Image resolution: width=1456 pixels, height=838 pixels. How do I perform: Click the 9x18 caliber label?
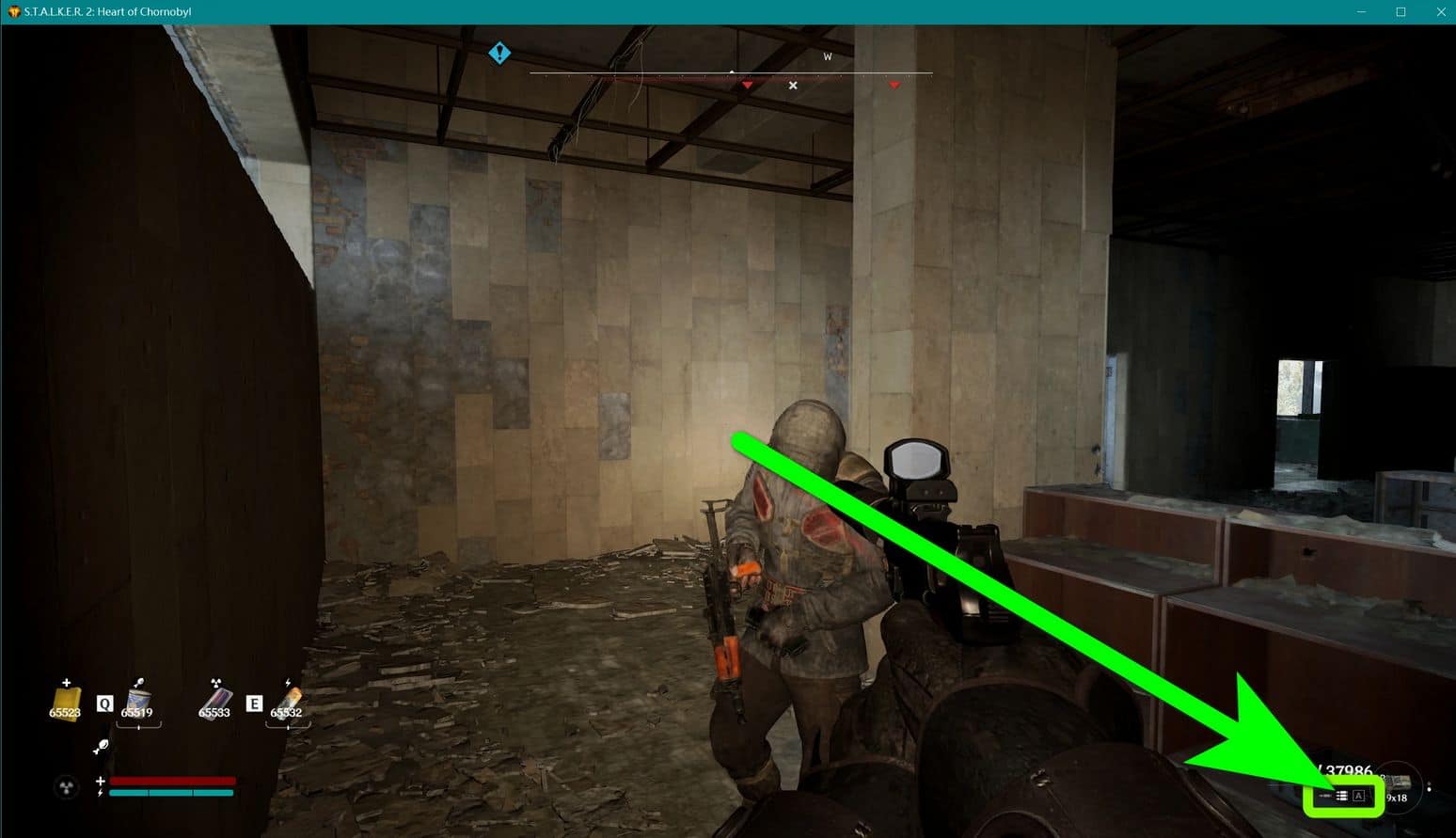(x=1396, y=798)
